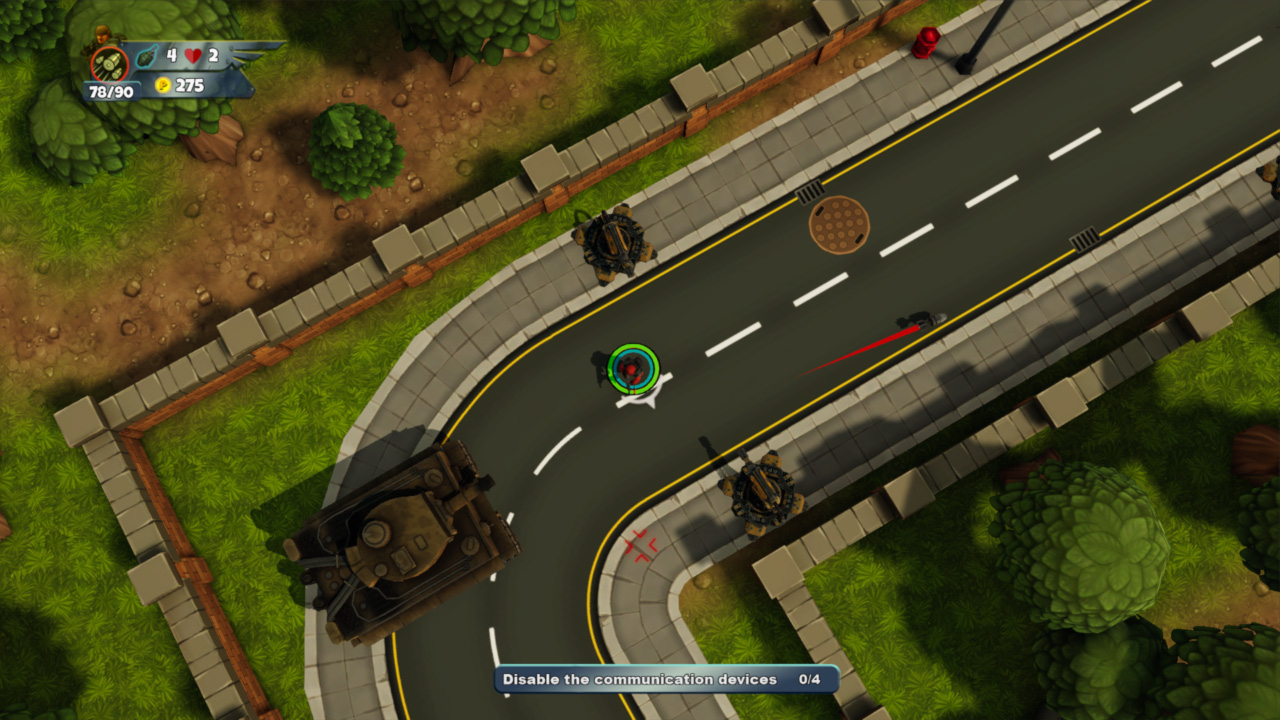Select the soldier portrait in the HUD

[x=100, y=38]
